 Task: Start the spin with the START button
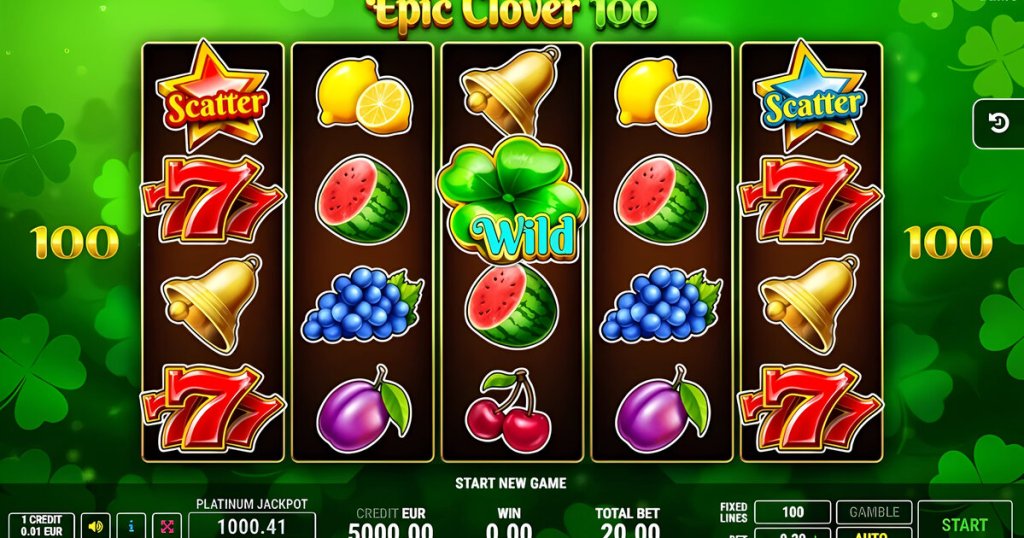click(964, 522)
